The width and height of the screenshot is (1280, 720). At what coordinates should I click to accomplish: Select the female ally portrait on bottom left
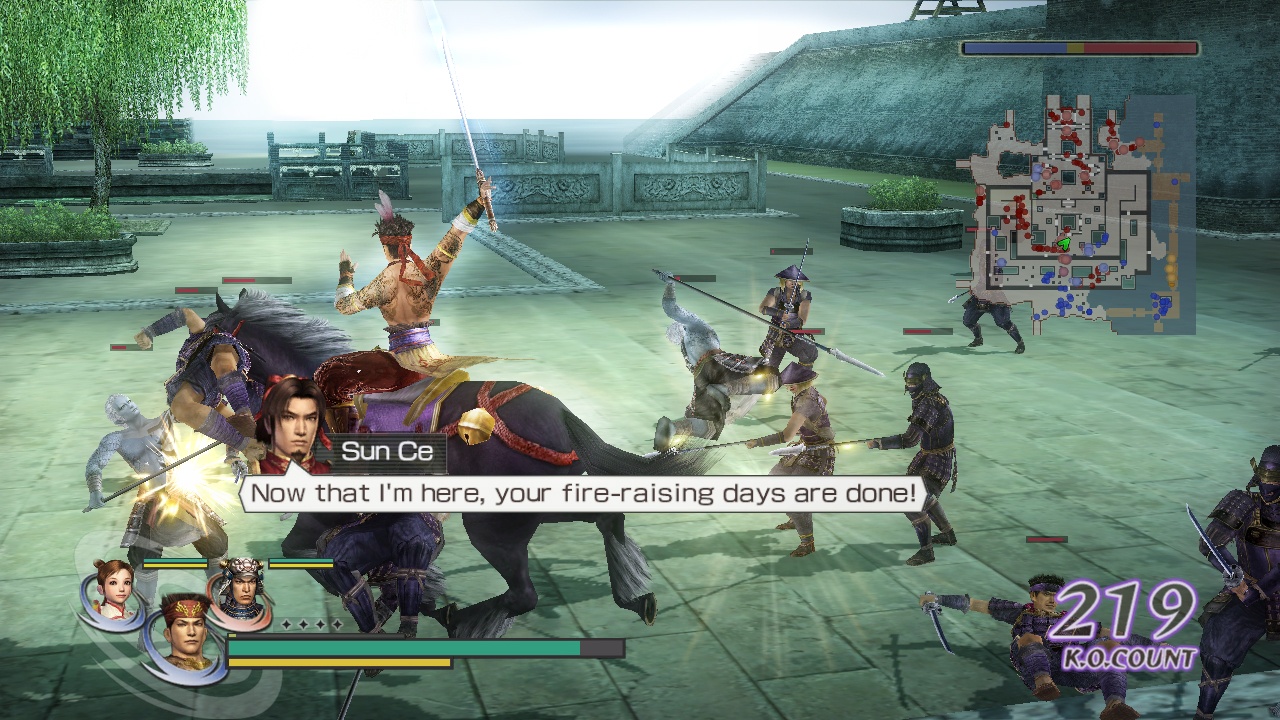click(x=112, y=590)
